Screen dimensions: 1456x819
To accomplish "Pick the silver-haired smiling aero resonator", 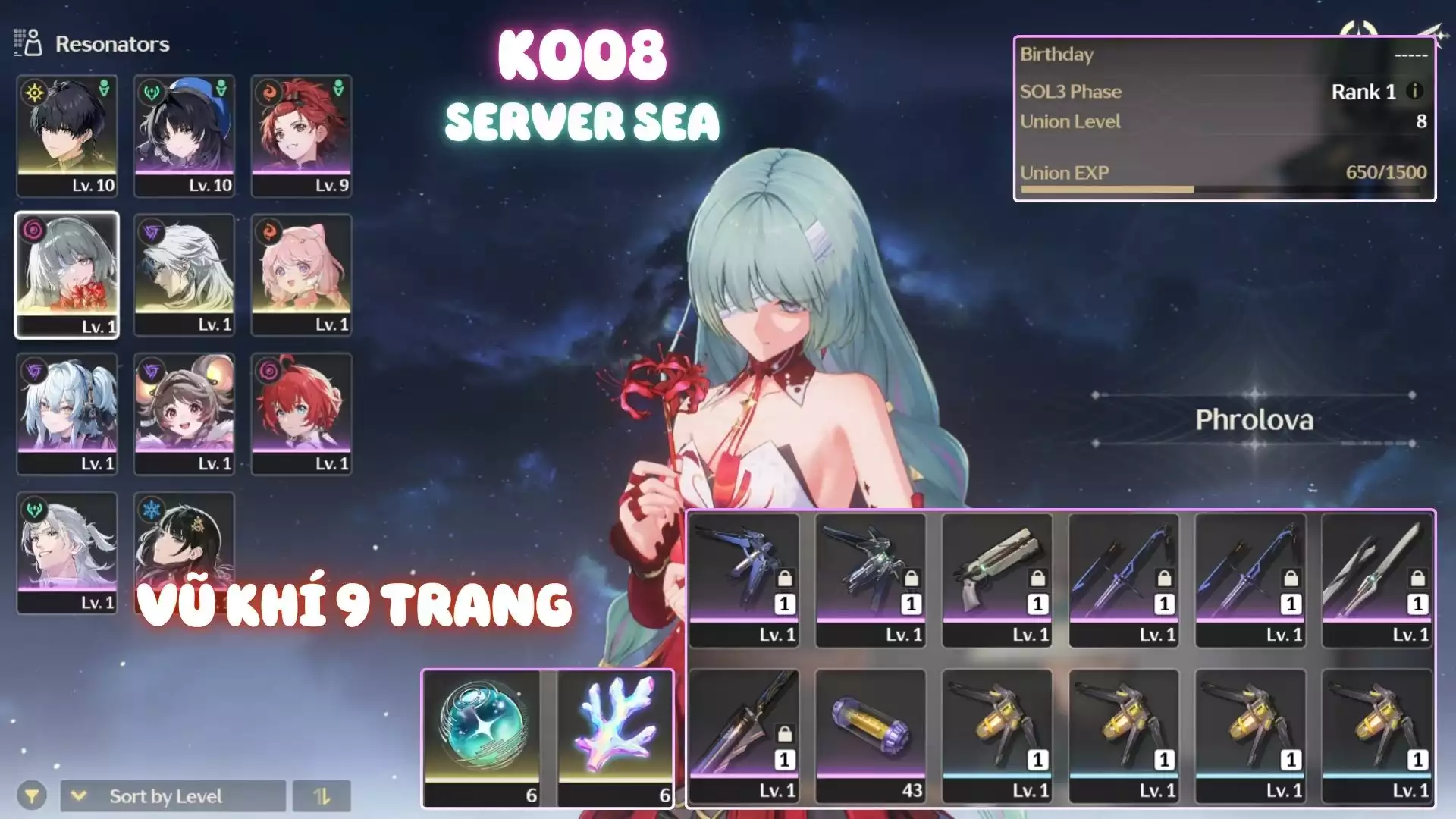I will click(x=67, y=552).
